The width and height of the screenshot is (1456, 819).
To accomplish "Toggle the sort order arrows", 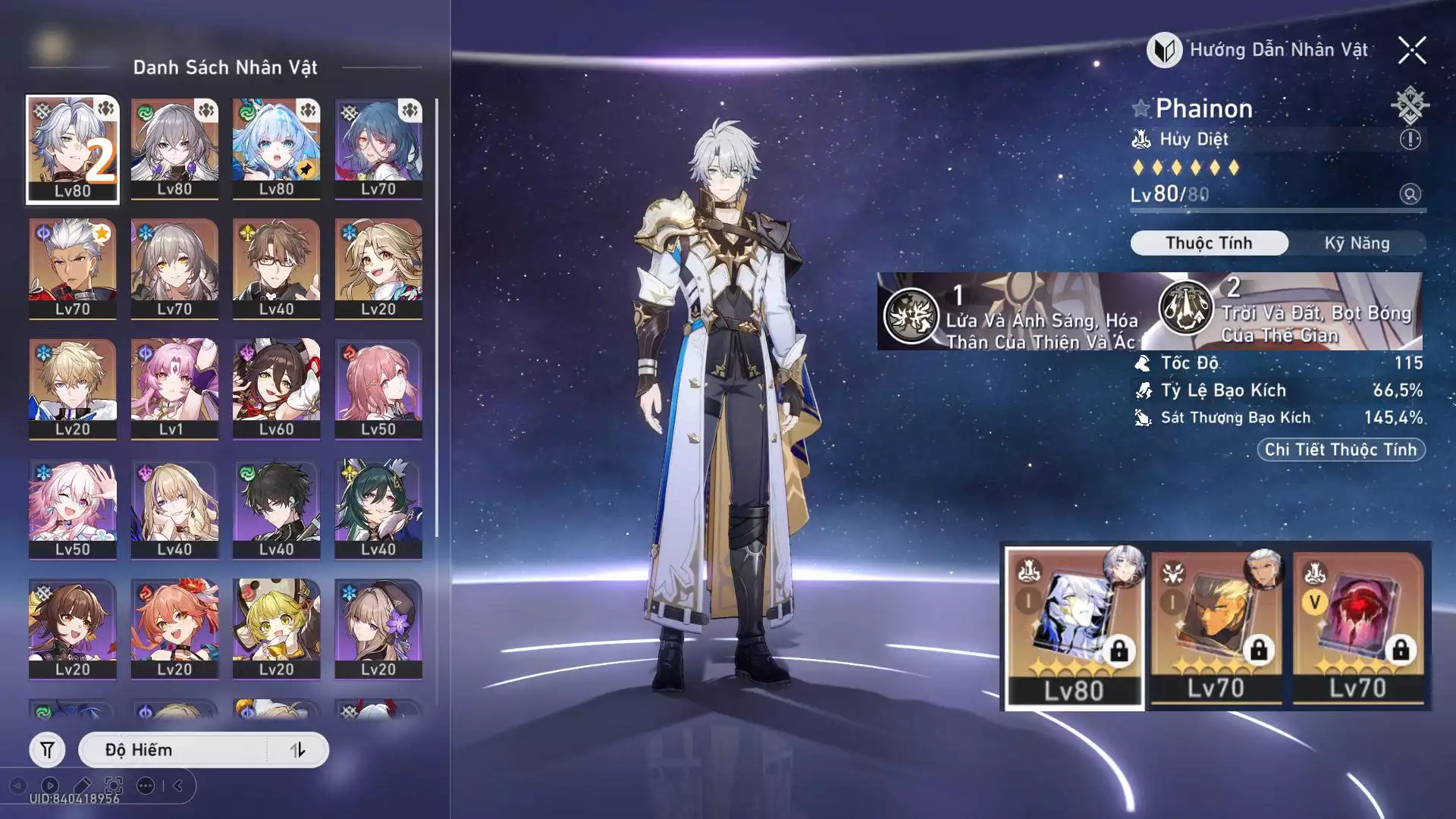I will pos(298,750).
